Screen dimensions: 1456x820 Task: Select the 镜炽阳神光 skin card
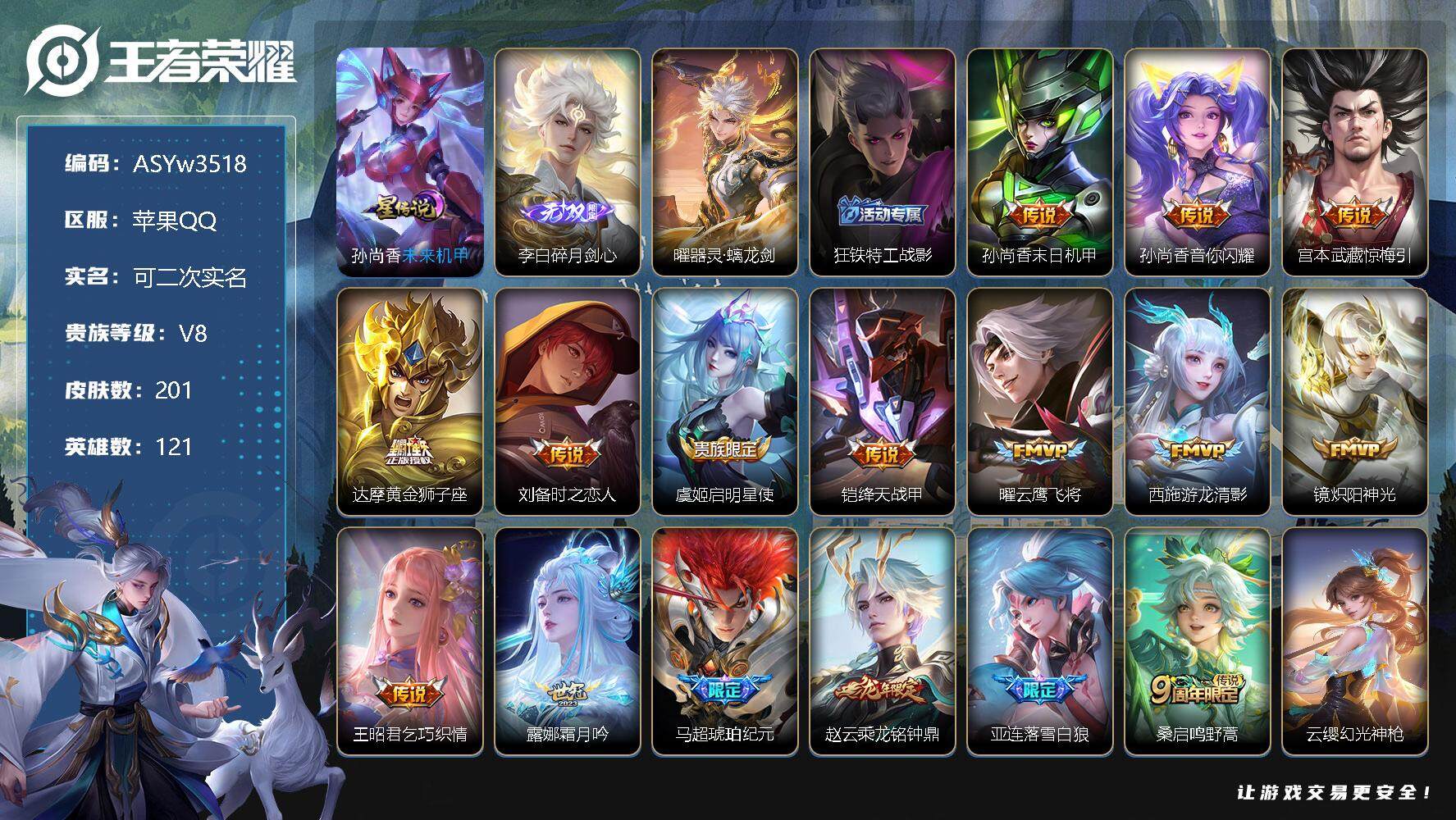pyautogui.click(x=1355, y=401)
